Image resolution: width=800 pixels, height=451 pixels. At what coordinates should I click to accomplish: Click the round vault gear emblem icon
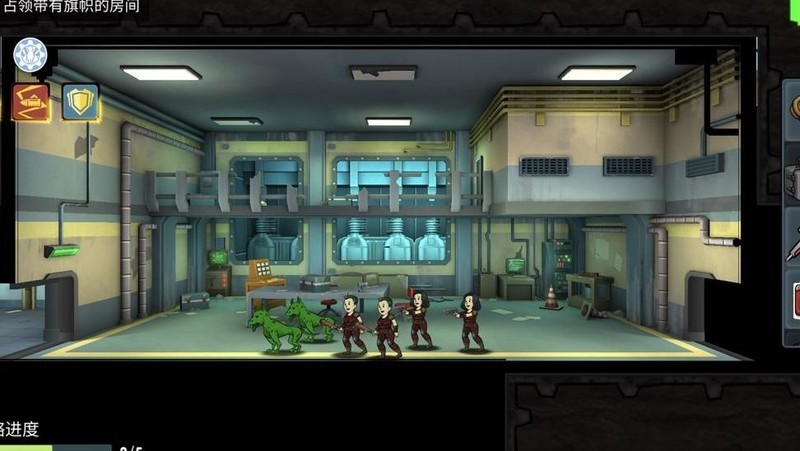pos(30,55)
